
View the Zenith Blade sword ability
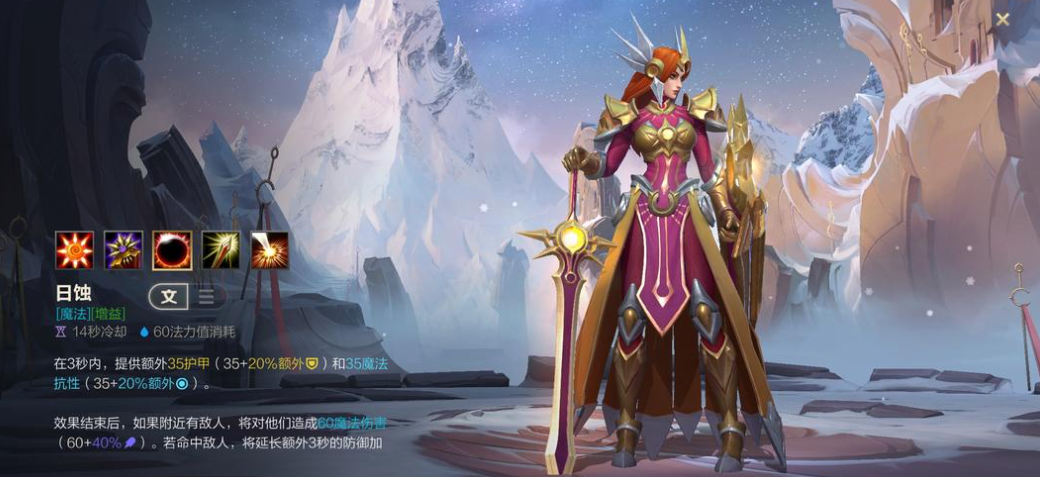(x=221, y=250)
